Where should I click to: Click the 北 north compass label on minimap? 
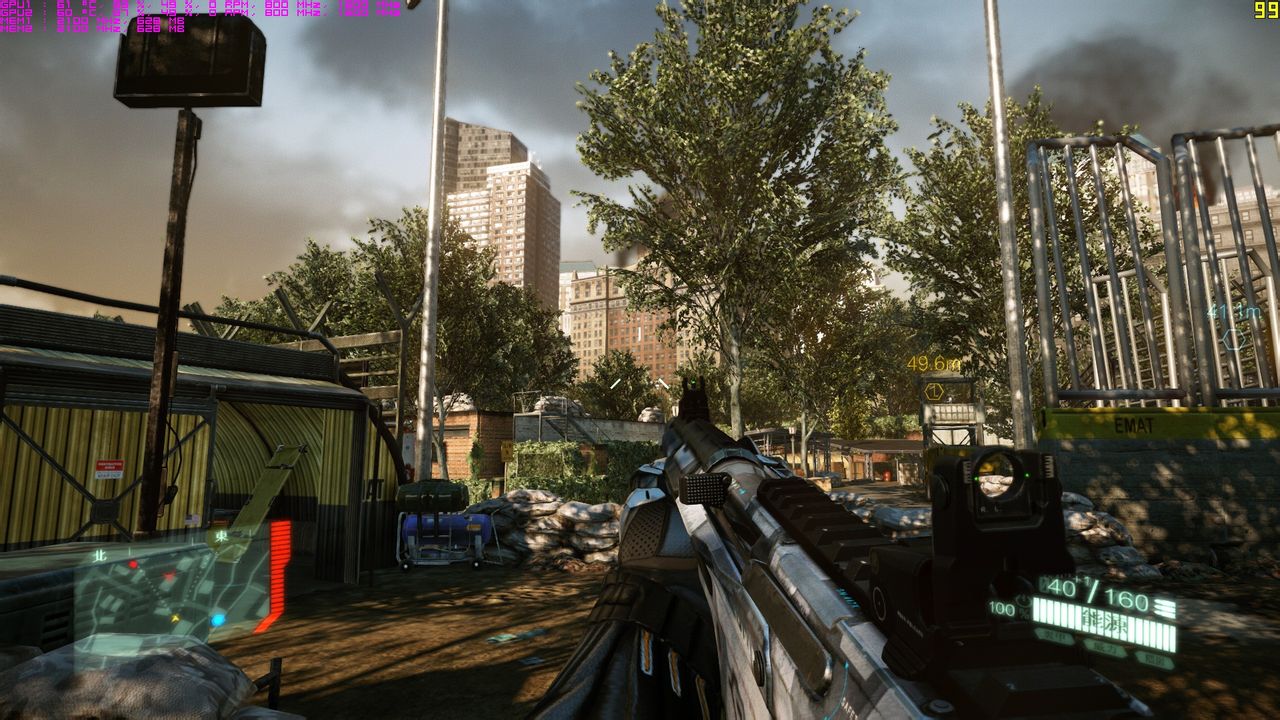click(x=99, y=553)
